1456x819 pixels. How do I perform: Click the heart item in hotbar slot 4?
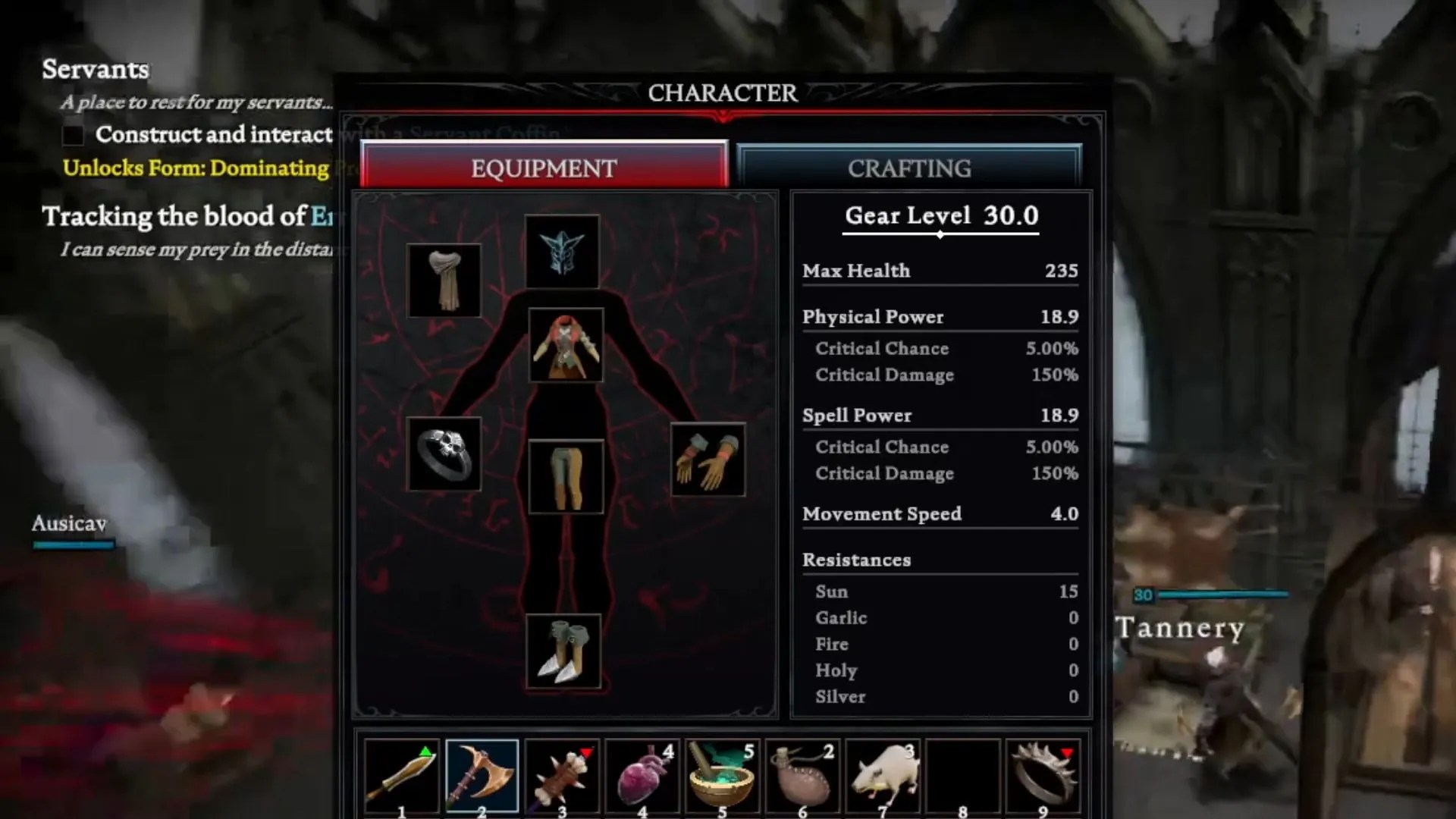click(642, 773)
